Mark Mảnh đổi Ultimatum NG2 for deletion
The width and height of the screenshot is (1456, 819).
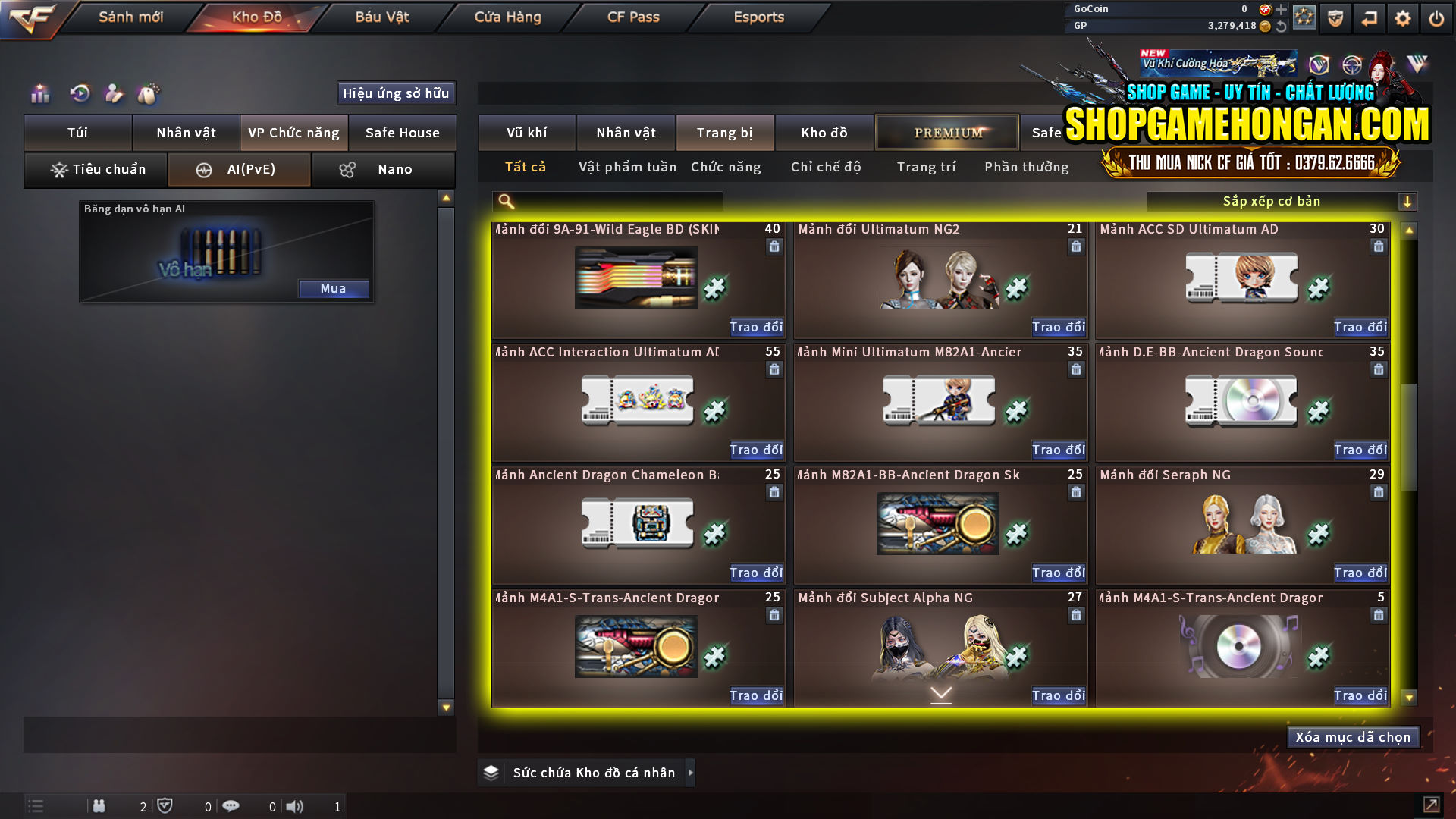coord(1076,246)
